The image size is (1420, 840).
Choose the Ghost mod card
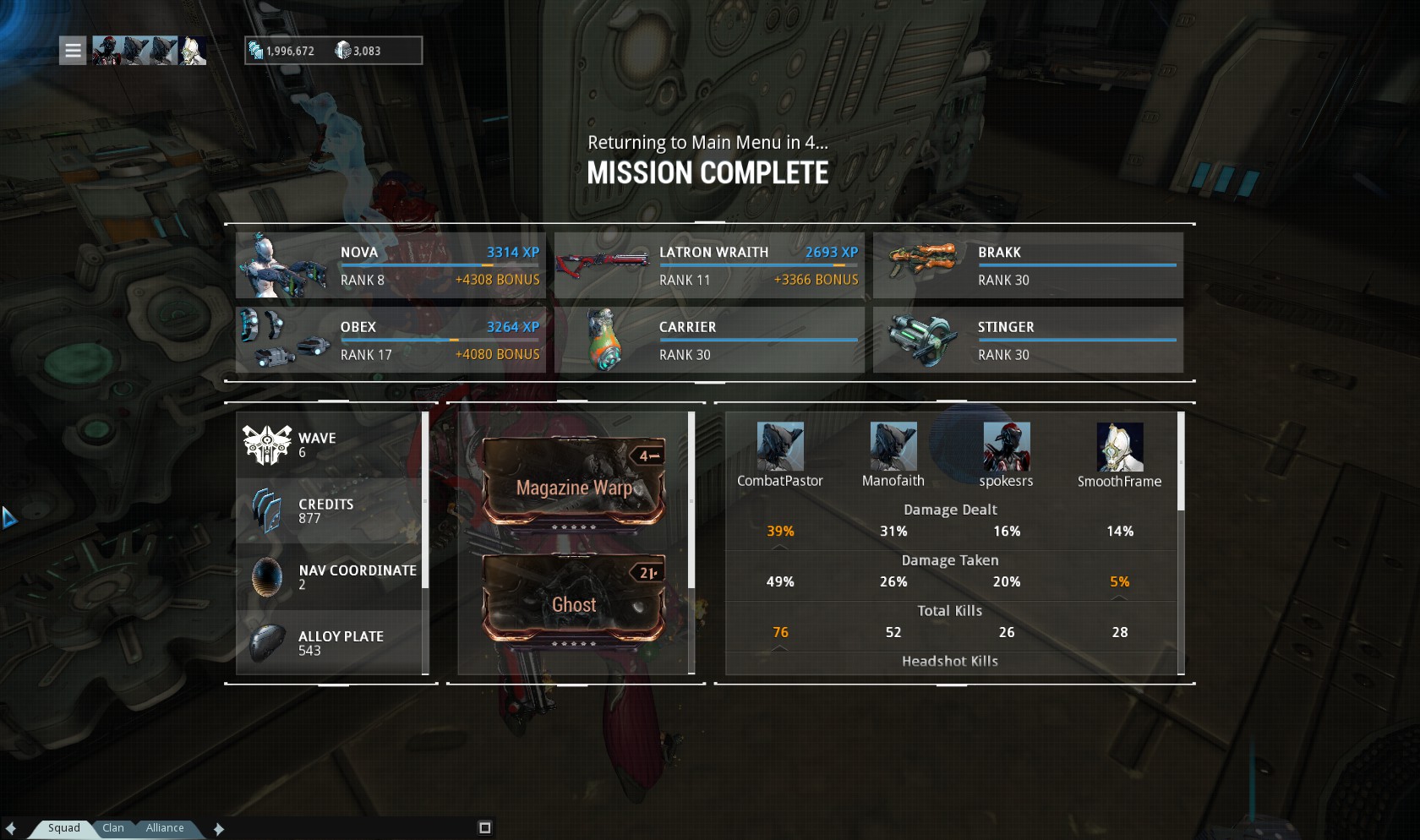click(574, 599)
